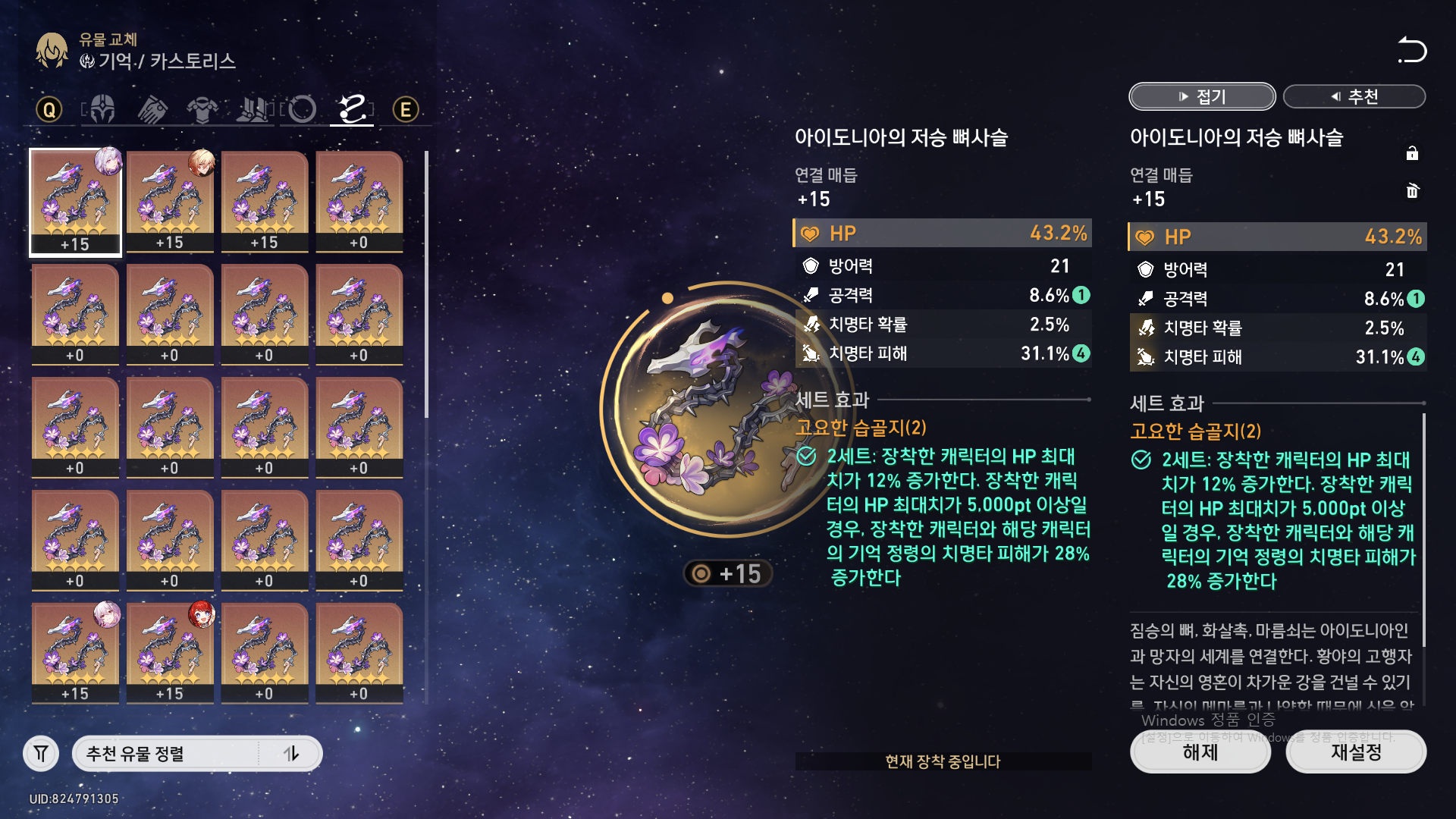Image resolution: width=1456 pixels, height=819 pixels.
Task: Toggle the sort order arrows button
Action: pyautogui.click(x=291, y=754)
